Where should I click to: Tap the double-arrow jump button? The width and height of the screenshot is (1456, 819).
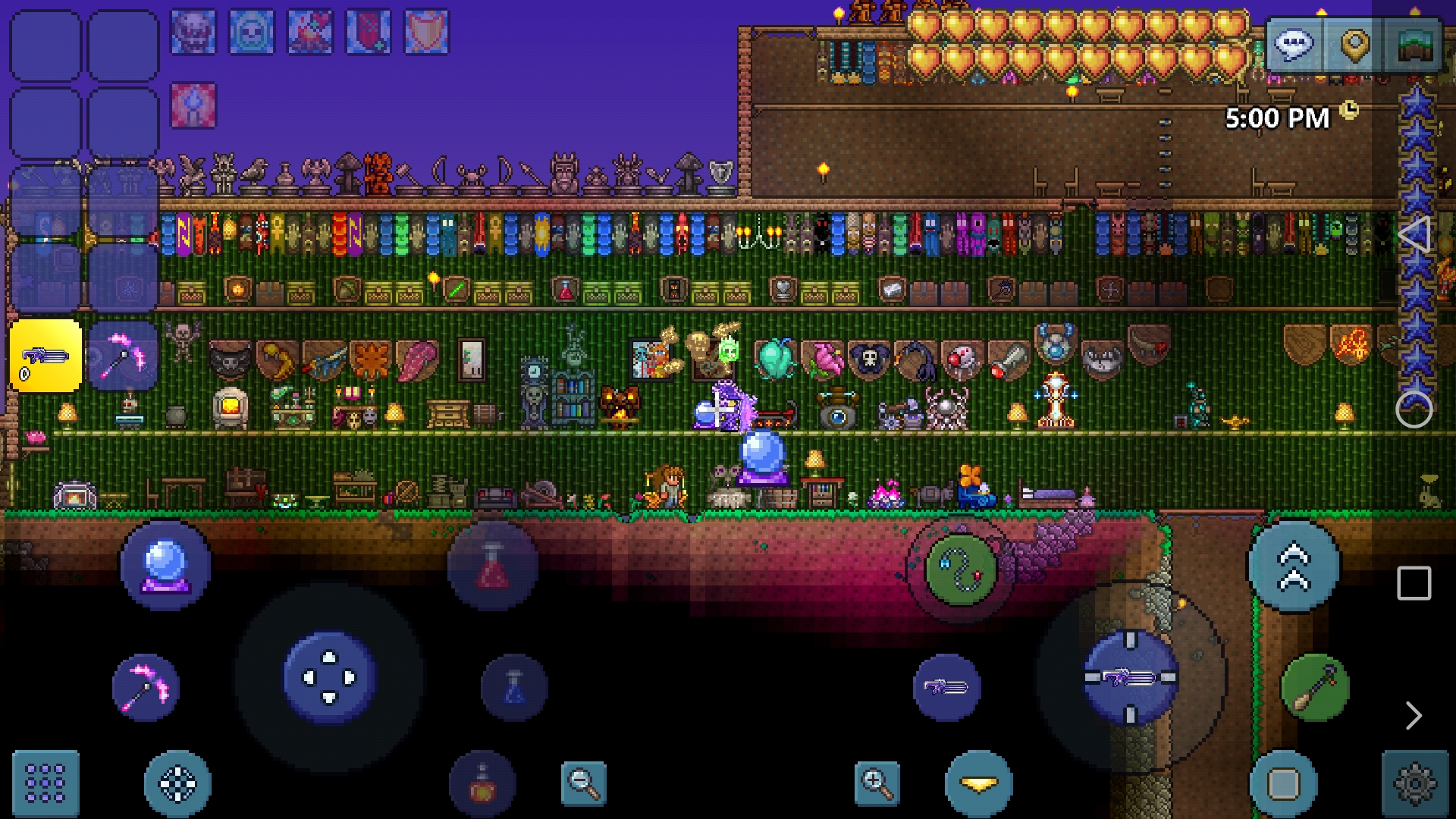click(1294, 566)
